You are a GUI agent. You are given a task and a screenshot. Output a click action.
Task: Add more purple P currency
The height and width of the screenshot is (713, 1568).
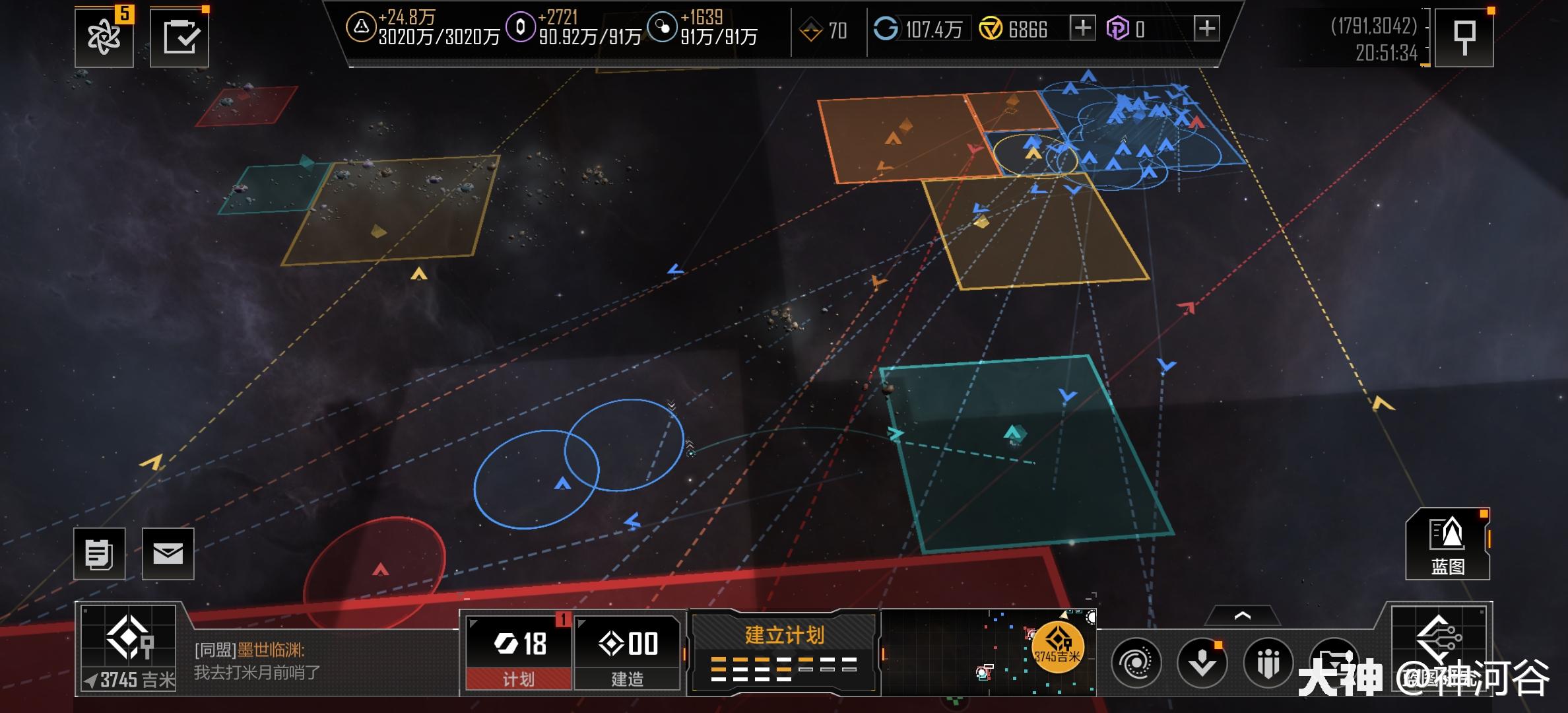(1206, 28)
